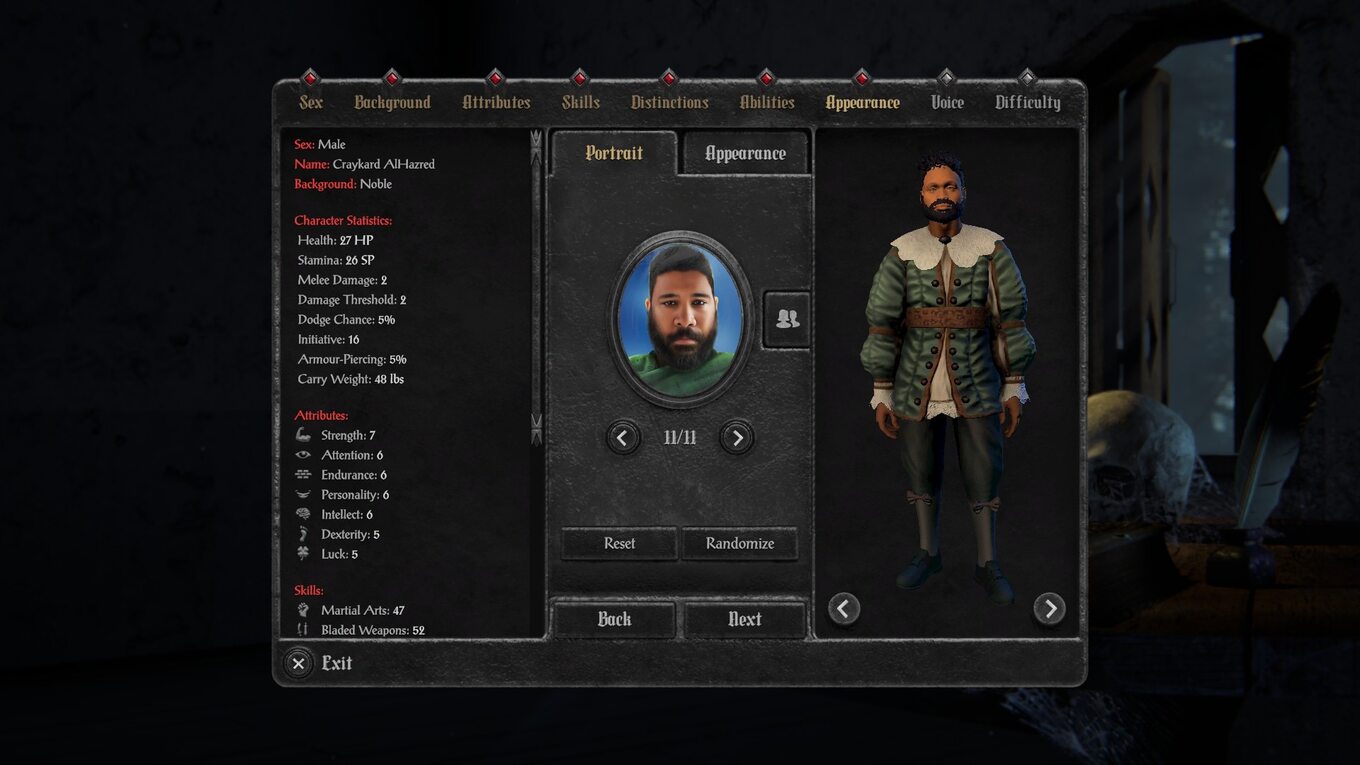Choose the Voice tab

pyautogui.click(x=947, y=102)
